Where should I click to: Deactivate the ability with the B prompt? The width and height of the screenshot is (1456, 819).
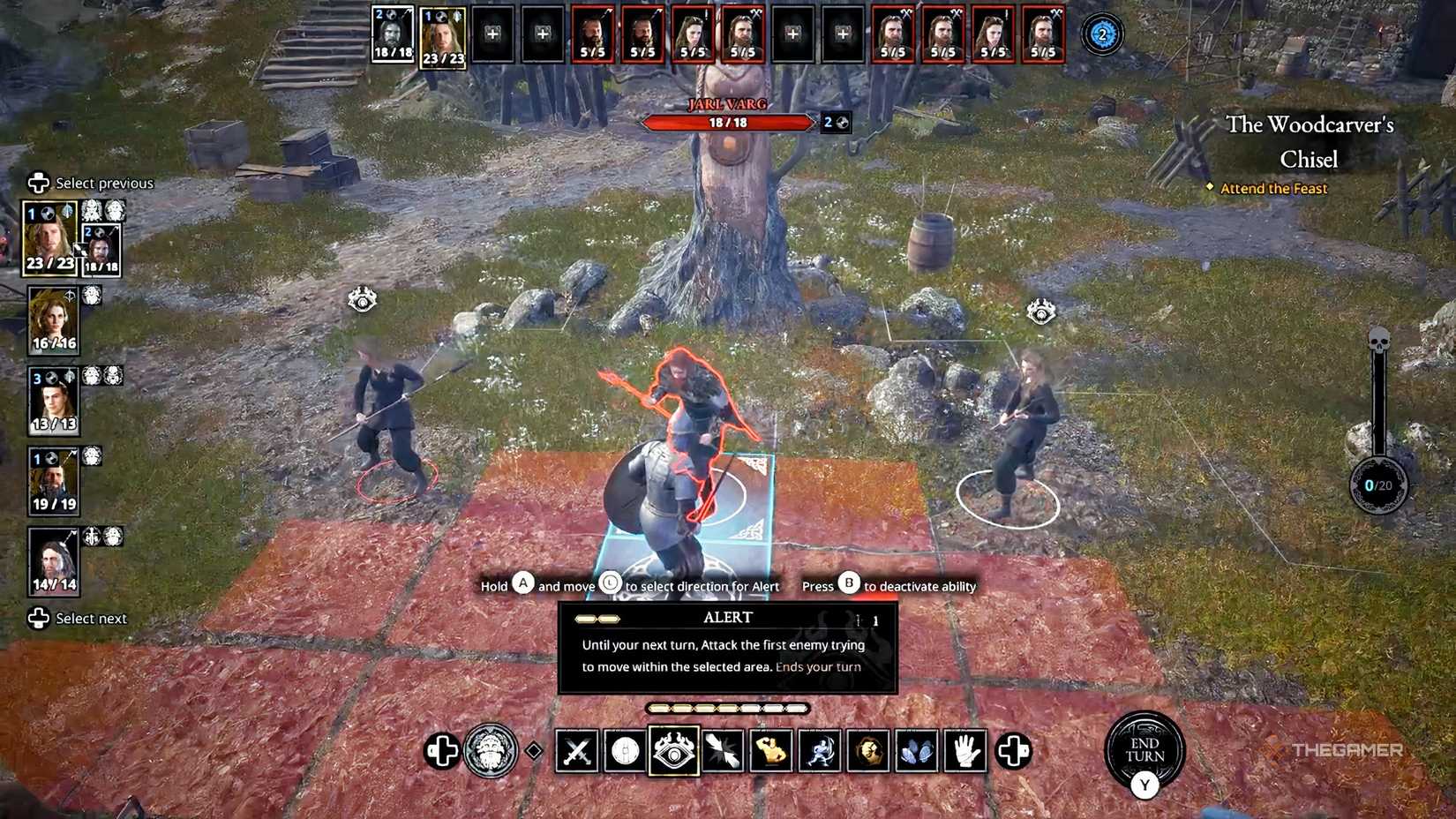click(x=848, y=585)
